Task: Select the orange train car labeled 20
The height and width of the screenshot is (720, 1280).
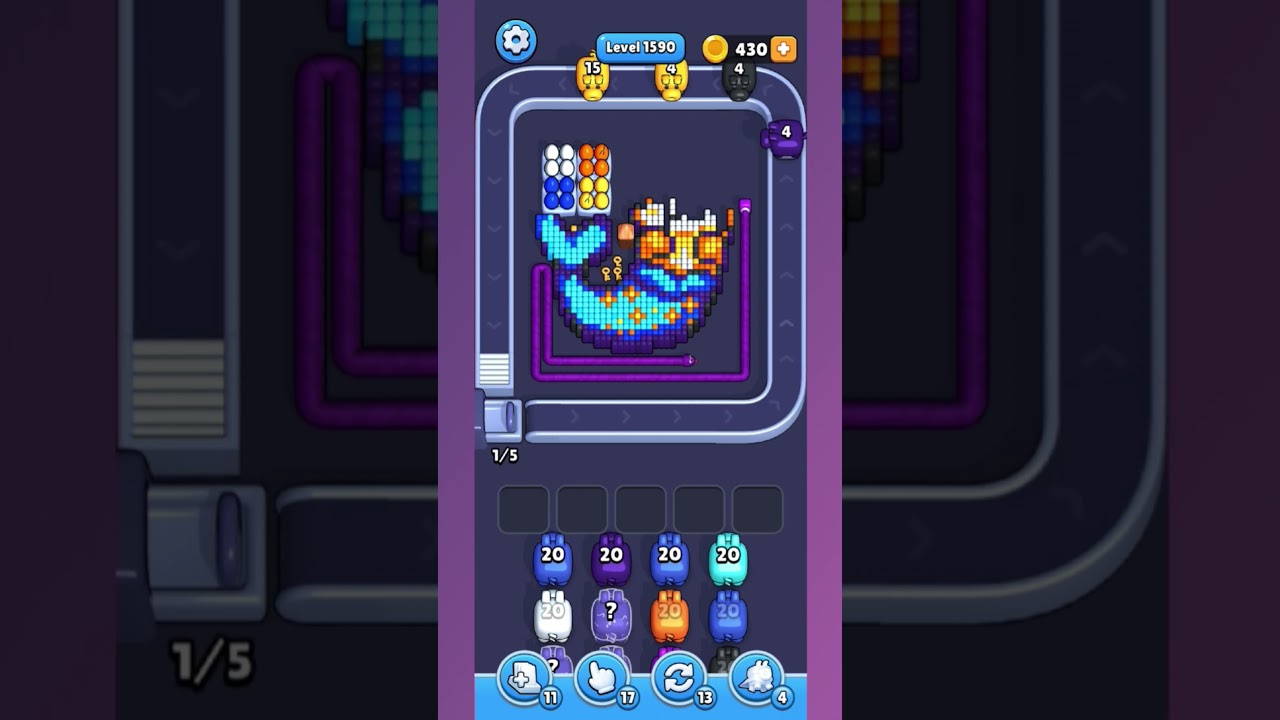Action: pyautogui.click(x=668, y=613)
